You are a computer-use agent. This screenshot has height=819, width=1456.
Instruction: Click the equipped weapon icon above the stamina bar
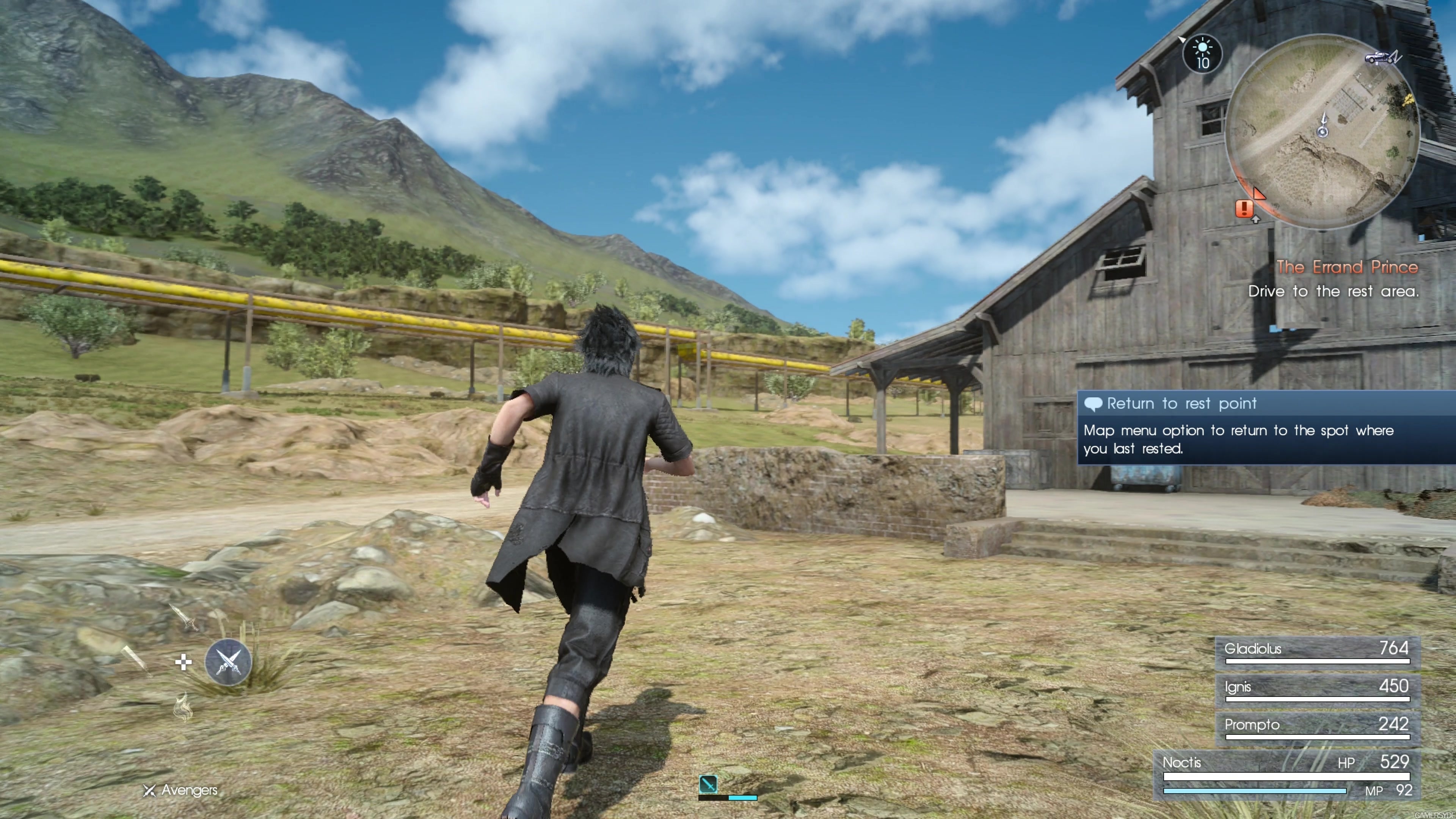click(709, 784)
